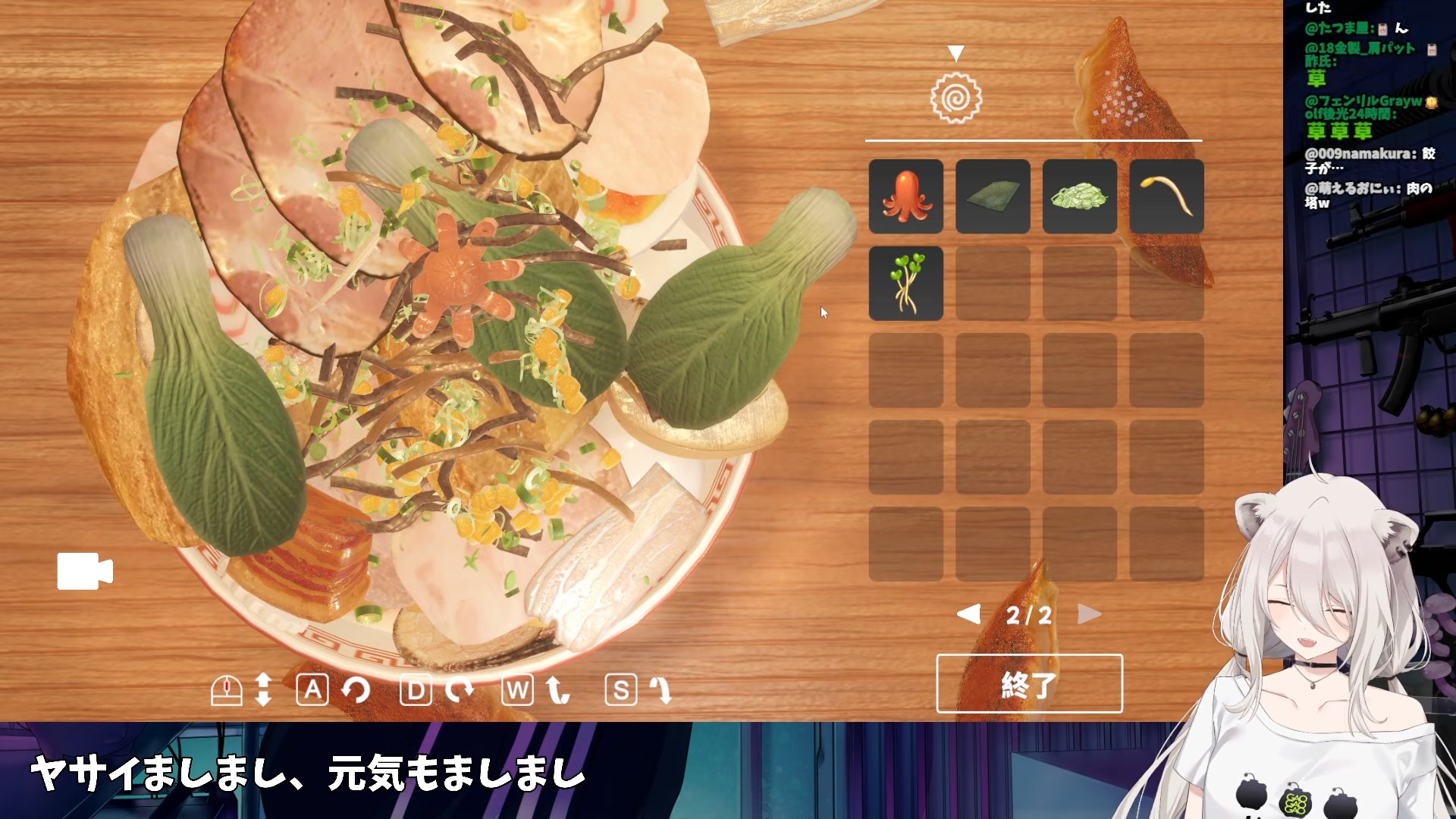Choose the nori seaweed sheet topping
This screenshot has height=819, width=1456.
[993, 196]
